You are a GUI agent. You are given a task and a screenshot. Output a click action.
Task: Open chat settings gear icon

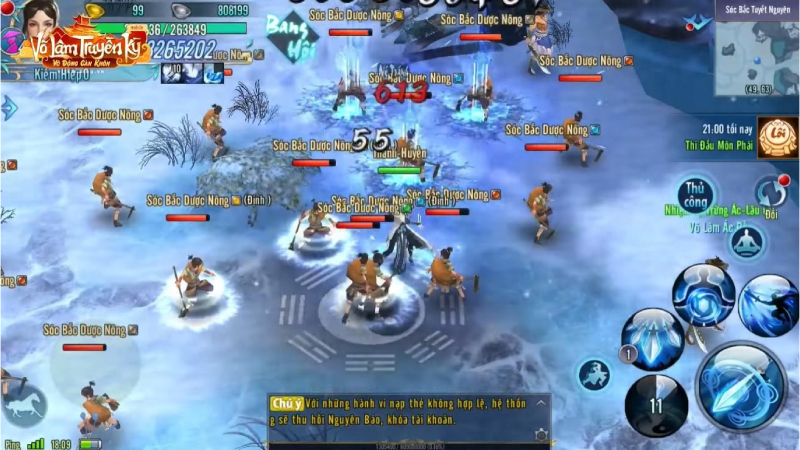540,435
